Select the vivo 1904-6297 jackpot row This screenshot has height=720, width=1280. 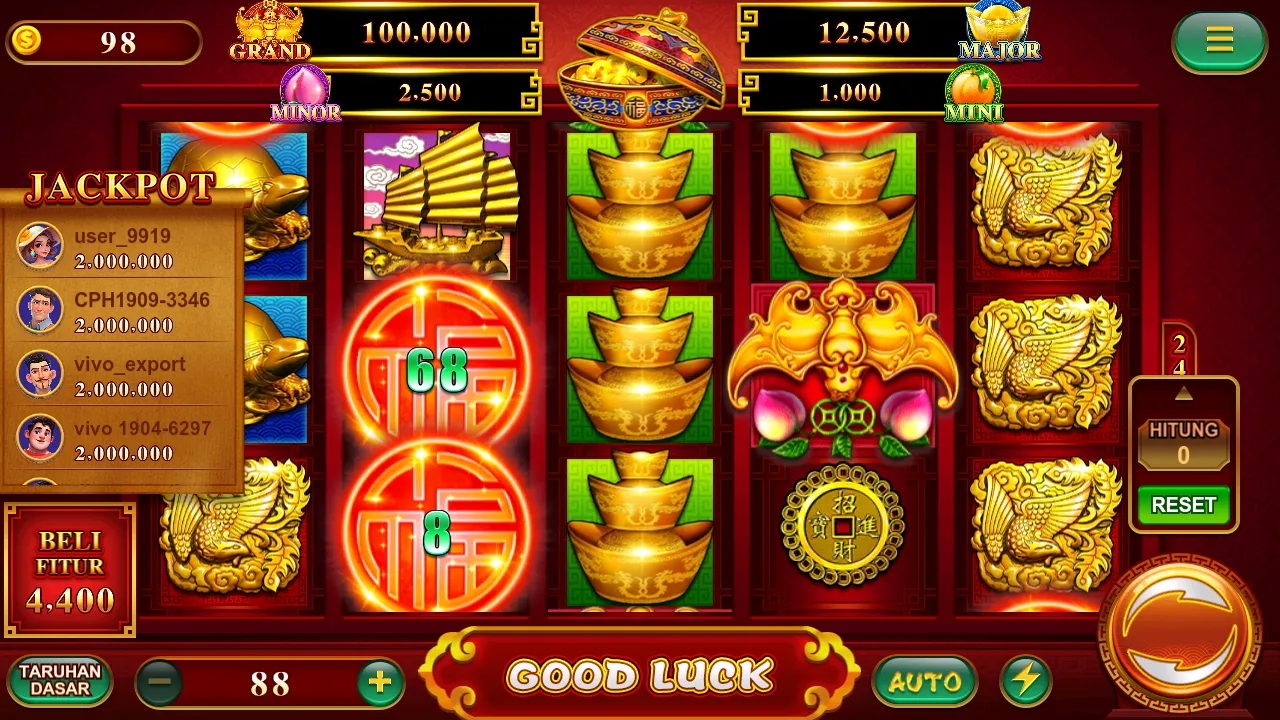pyautogui.click(x=122, y=439)
